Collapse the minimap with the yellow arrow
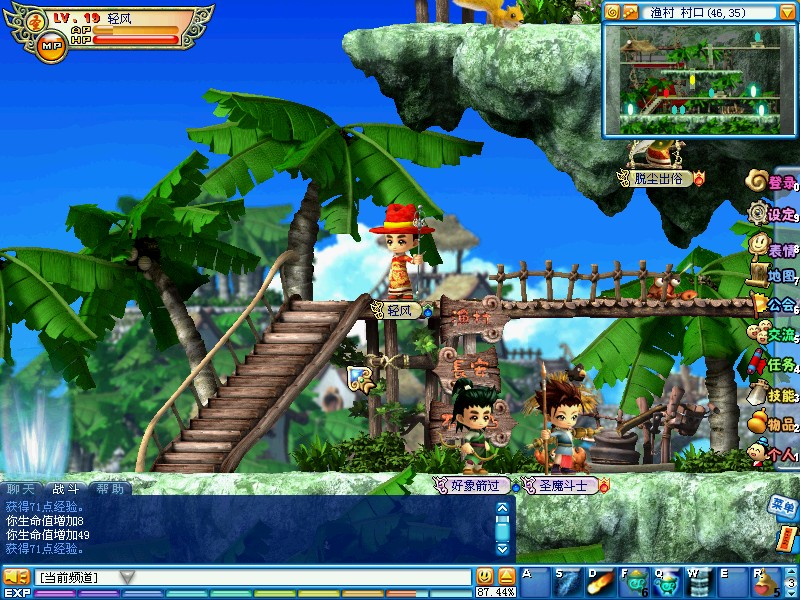This screenshot has height=600, width=800. (787, 12)
